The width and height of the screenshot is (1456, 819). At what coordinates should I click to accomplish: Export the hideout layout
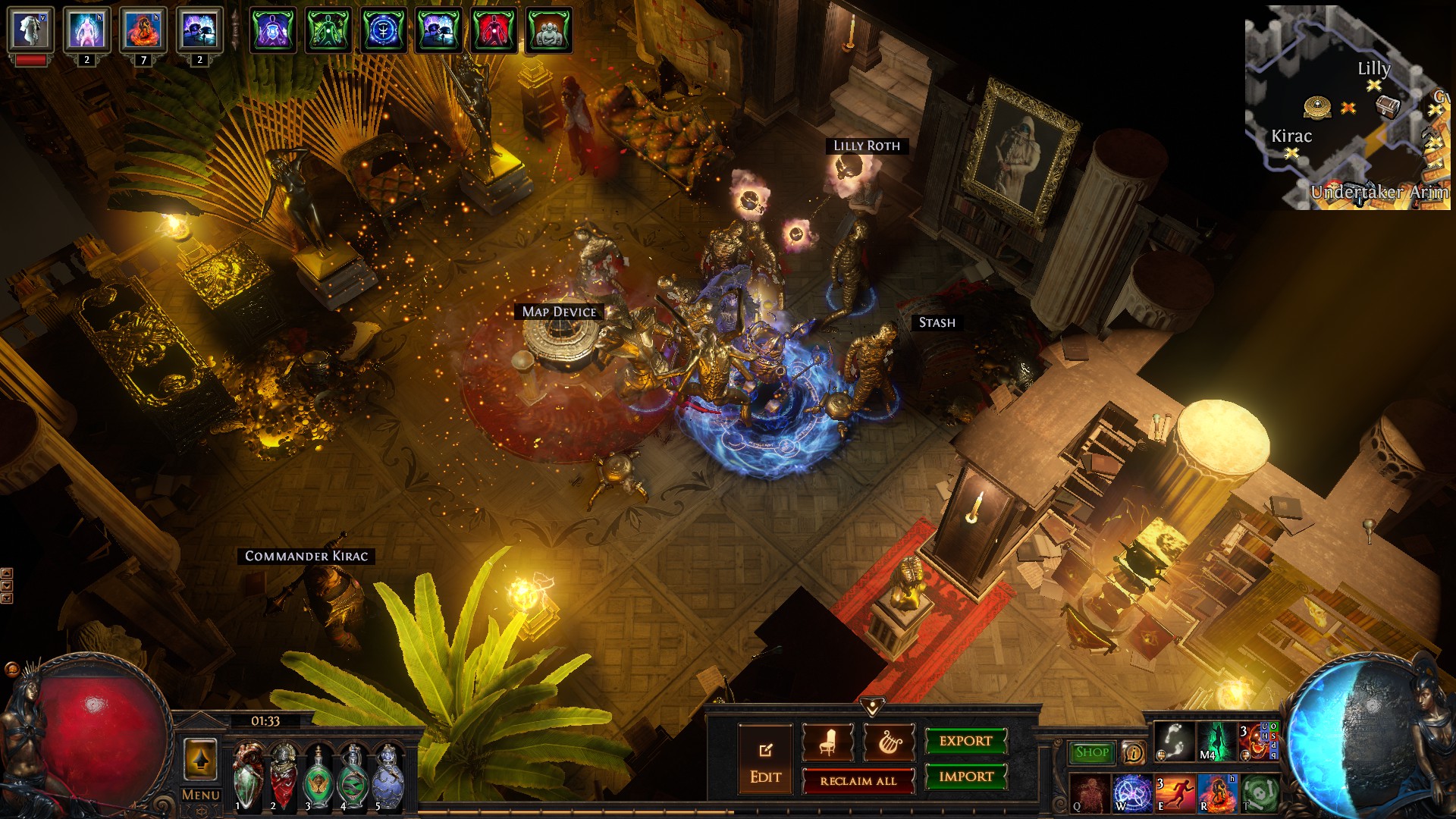965,741
